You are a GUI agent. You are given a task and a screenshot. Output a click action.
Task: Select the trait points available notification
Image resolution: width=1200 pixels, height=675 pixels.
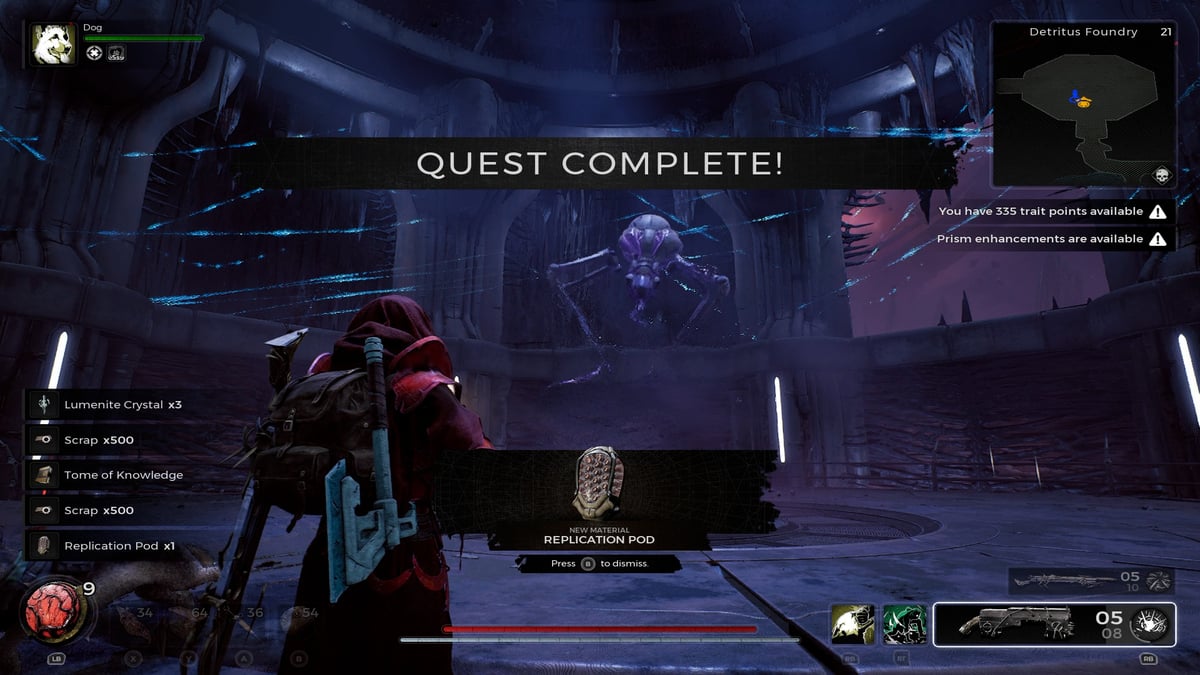(x=1052, y=212)
